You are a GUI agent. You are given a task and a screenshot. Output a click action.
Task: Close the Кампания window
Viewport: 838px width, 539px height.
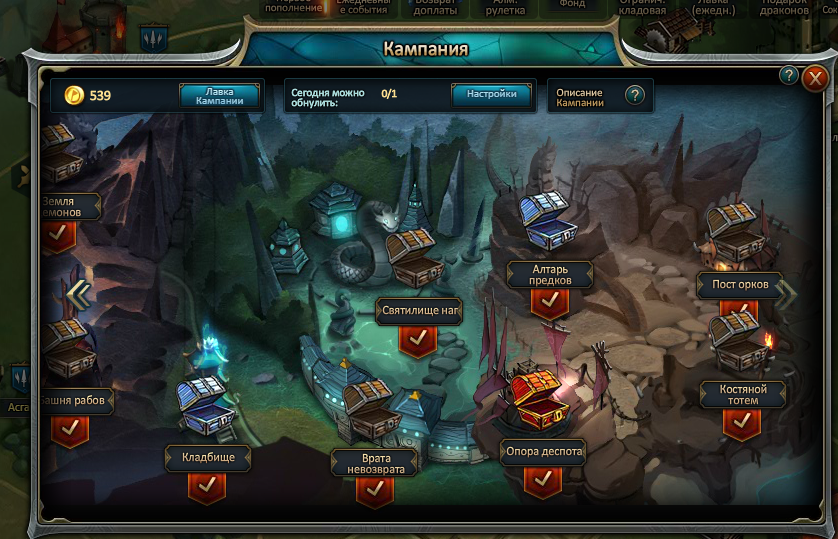point(816,77)
